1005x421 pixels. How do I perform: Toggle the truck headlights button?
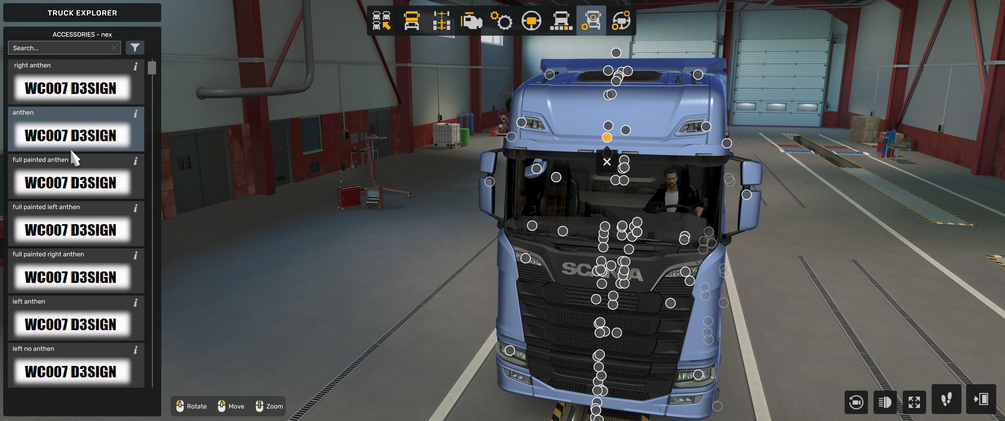click(x=885, y=402)
